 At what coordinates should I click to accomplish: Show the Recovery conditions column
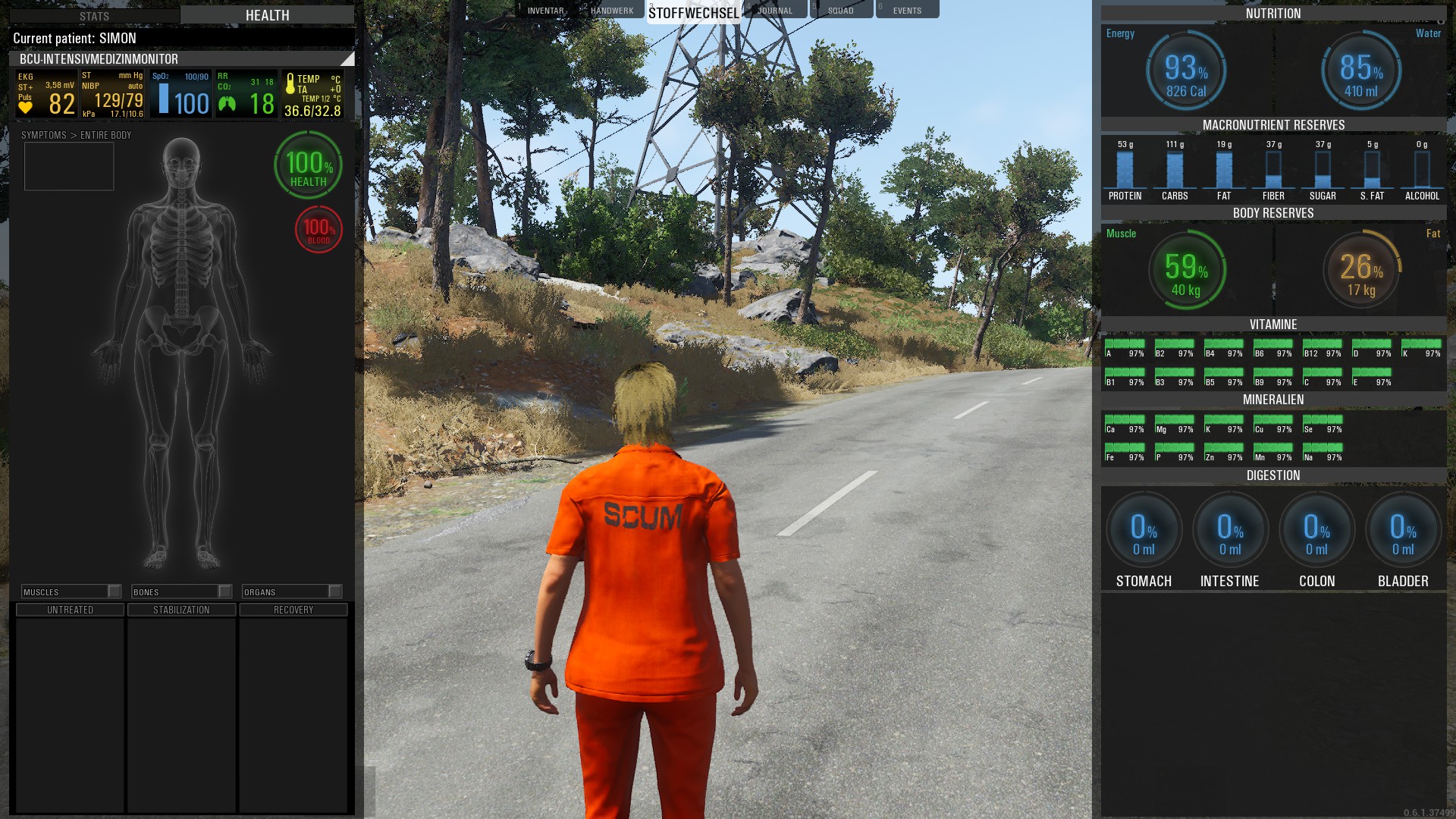tap(293, 610)
